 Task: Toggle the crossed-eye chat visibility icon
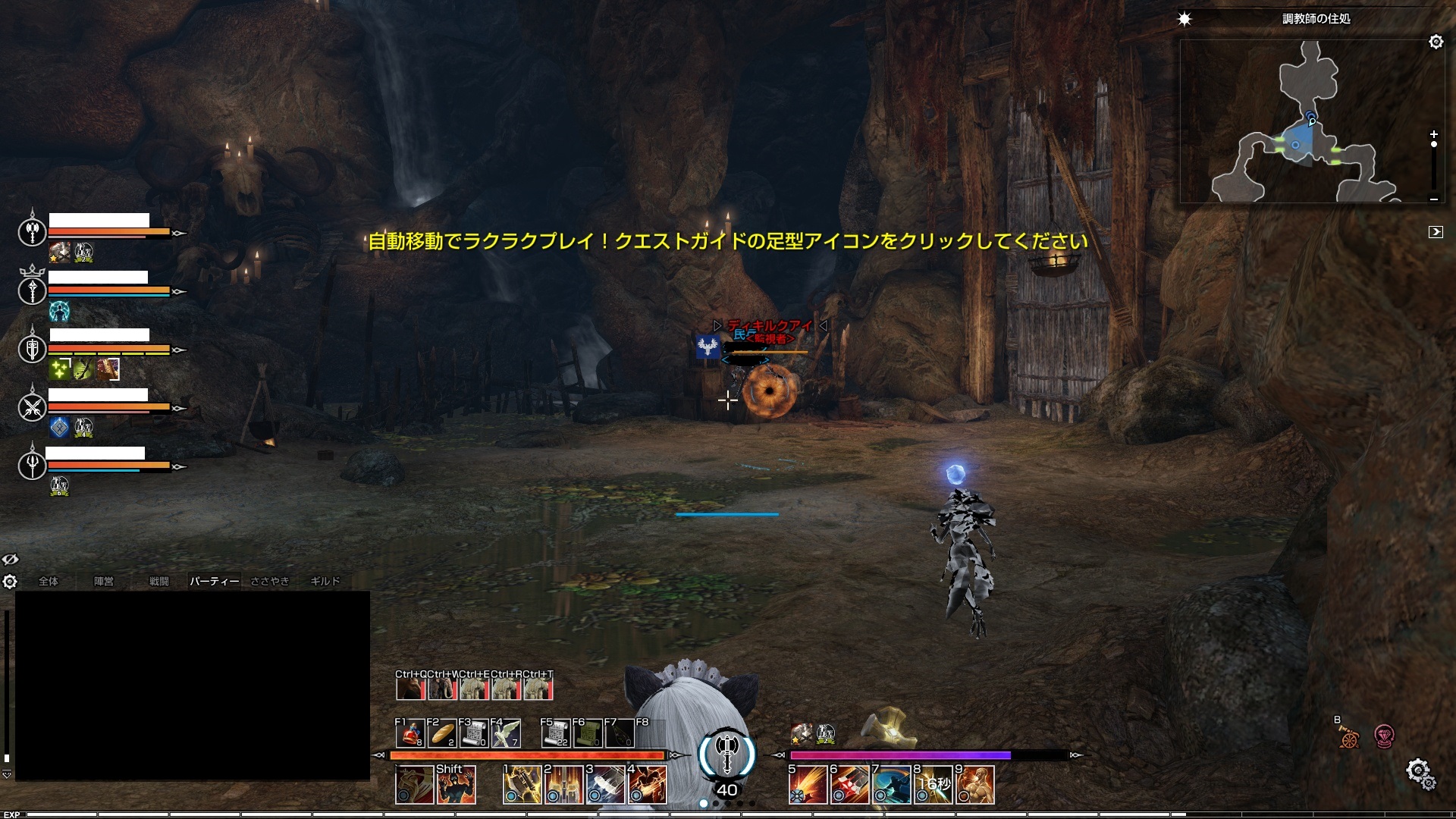[10, 560]
